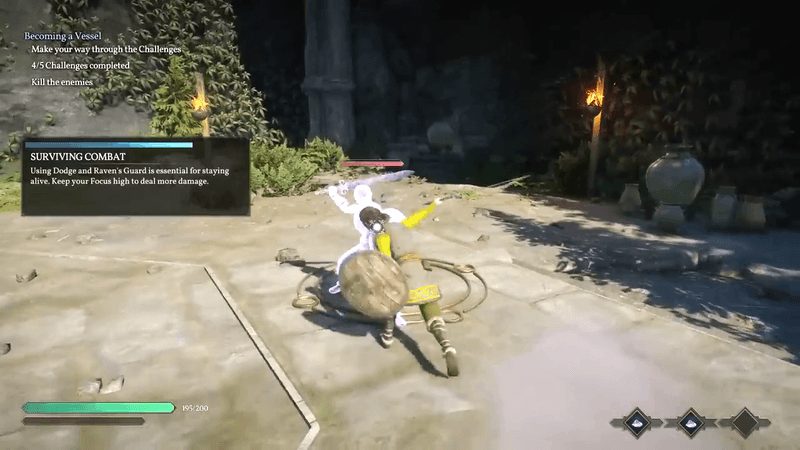Select the Kill the enemies objective
This screenshot has width=800, height=450.
[62, 82]
